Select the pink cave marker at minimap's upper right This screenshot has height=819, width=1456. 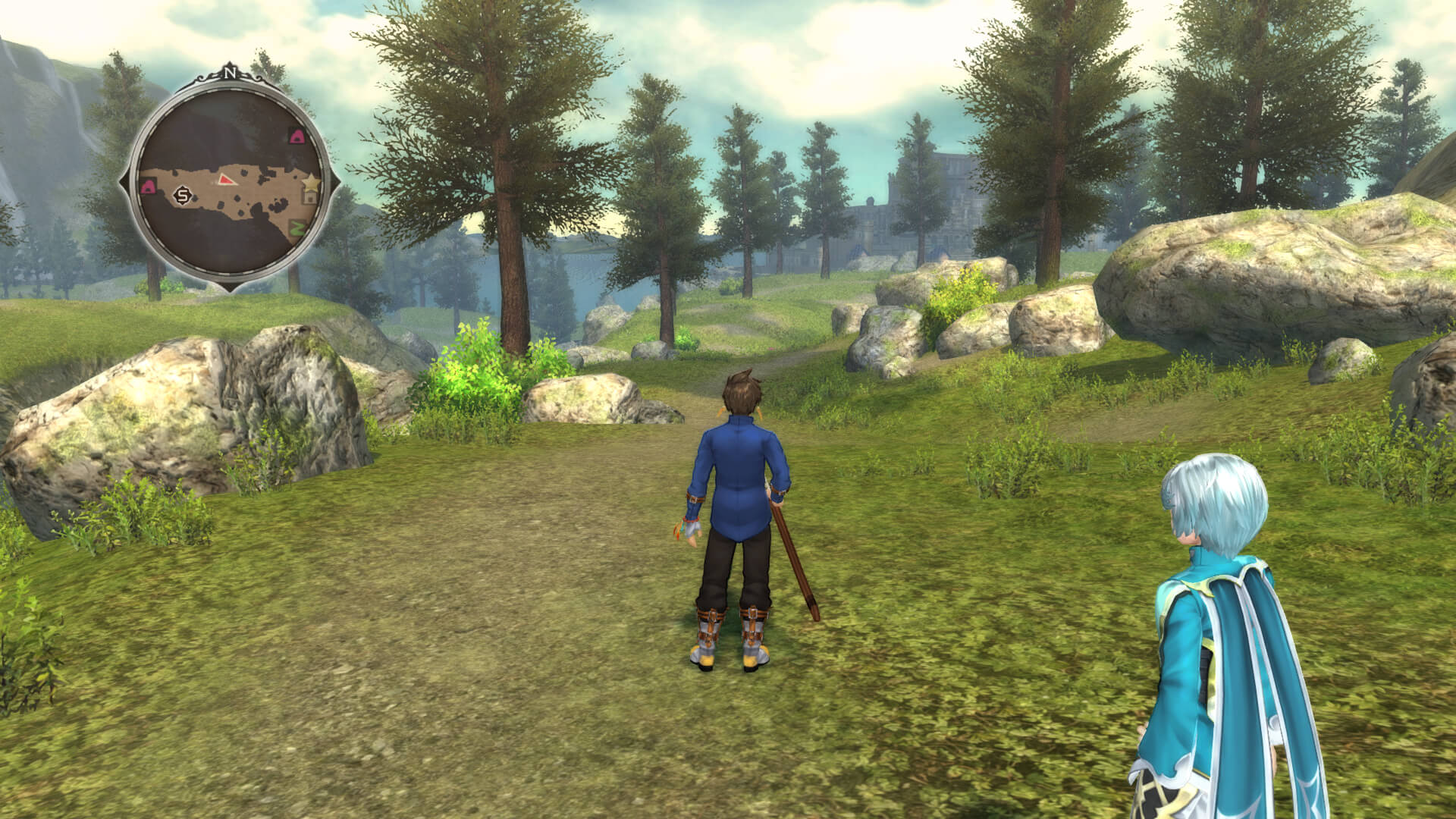click(297, 136)
